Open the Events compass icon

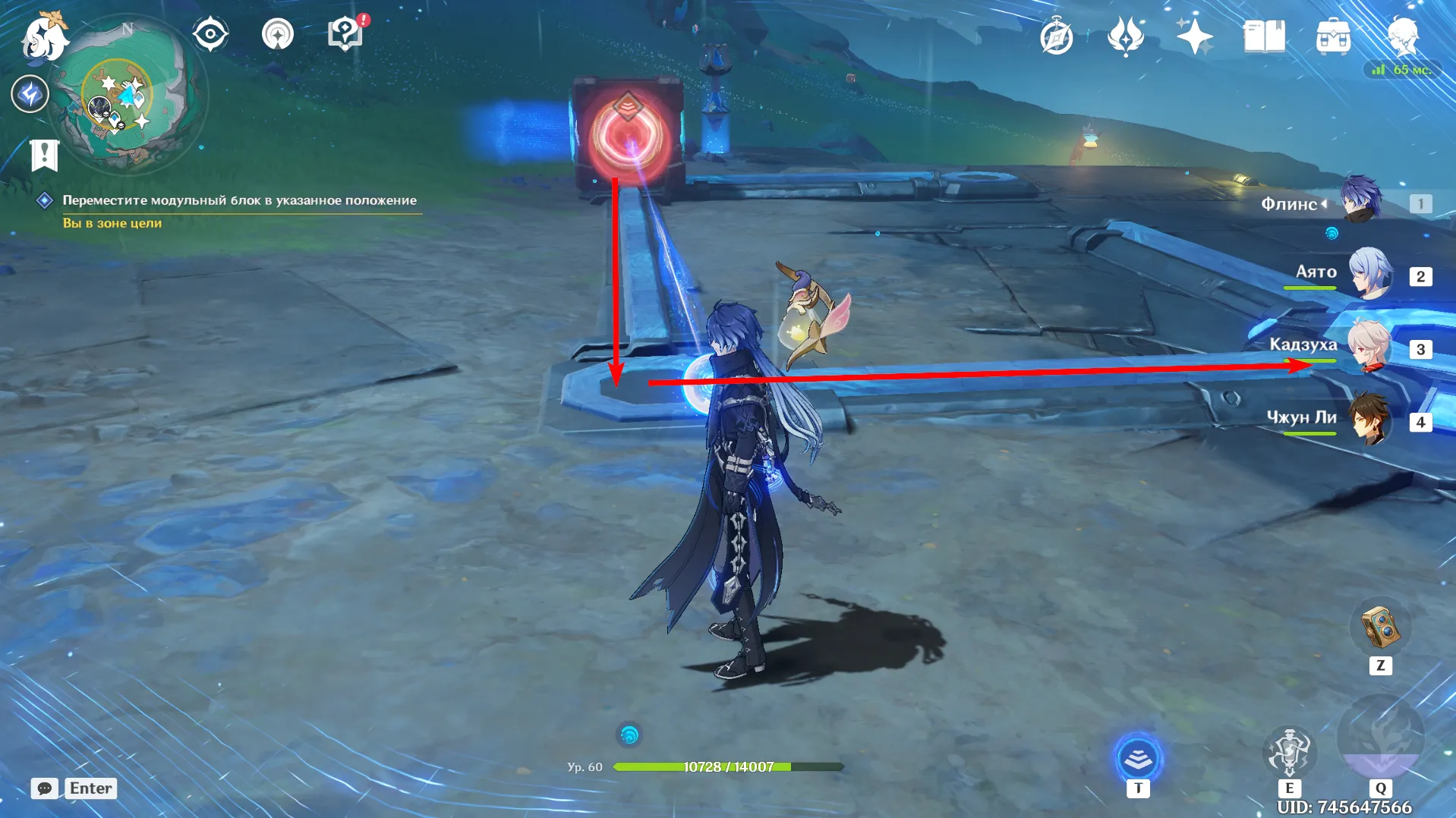coord(1057,35)
